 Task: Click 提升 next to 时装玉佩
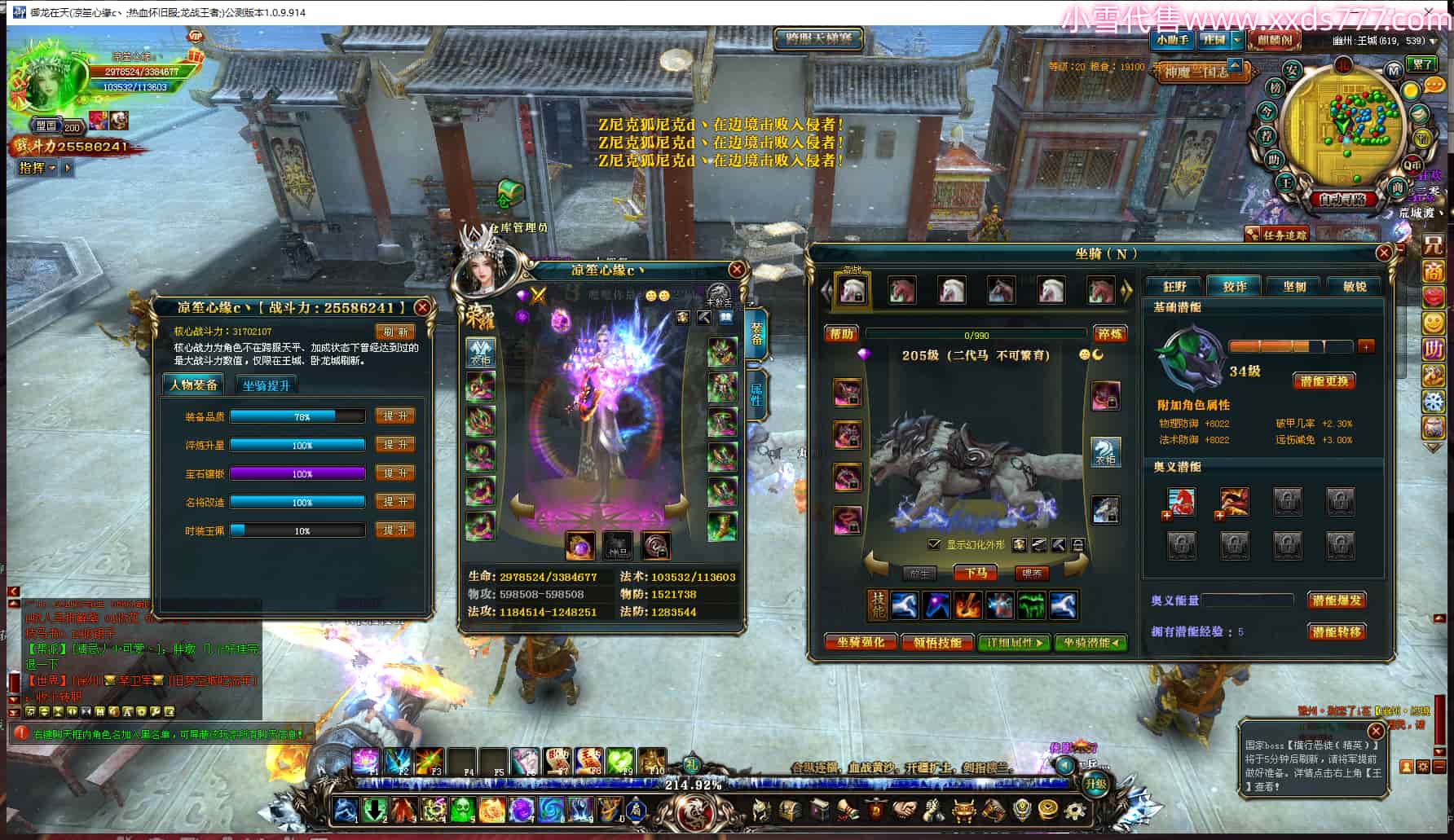click(x=395, y=530)
